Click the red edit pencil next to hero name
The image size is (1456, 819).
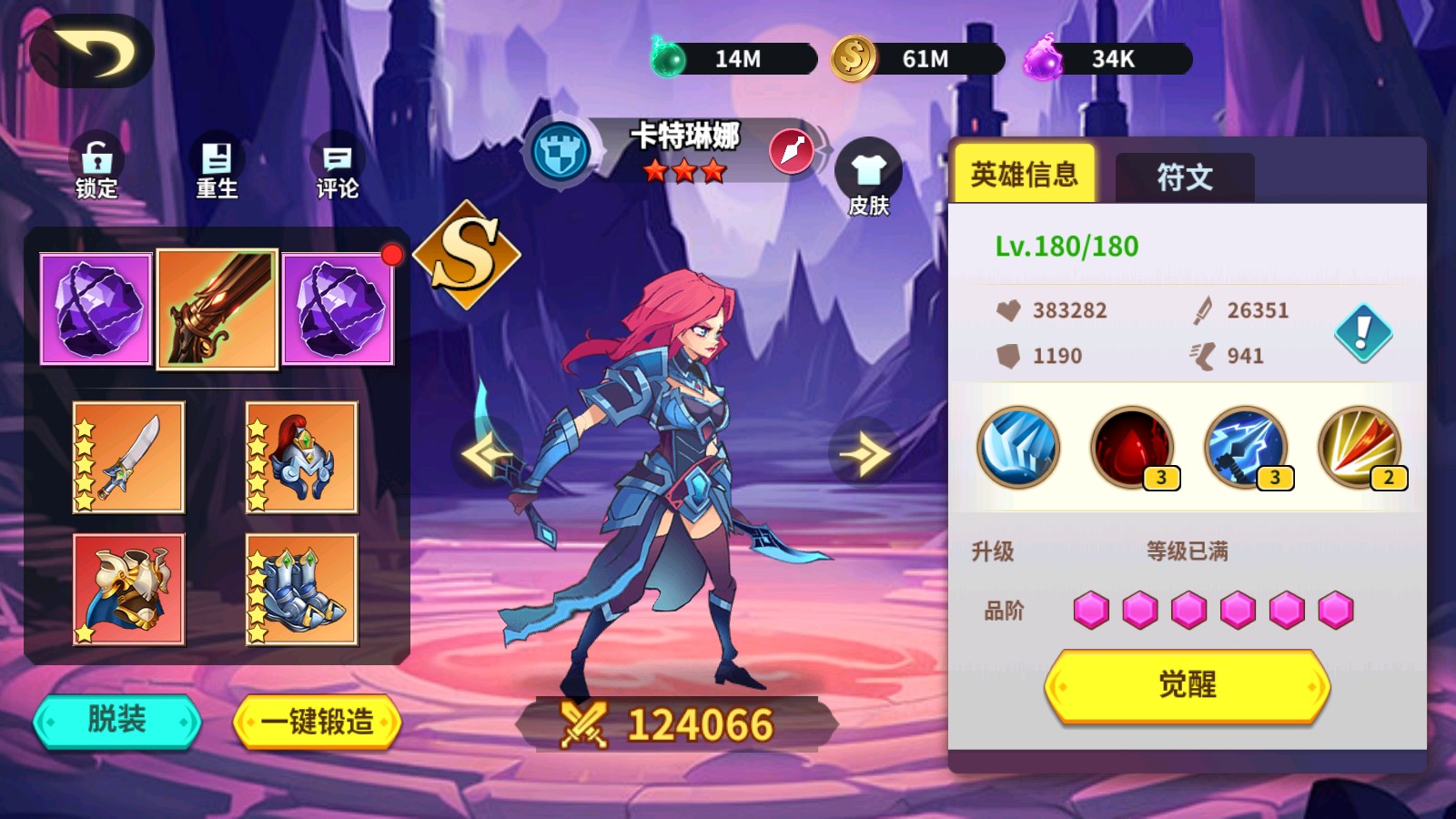[x=792, y=151]
